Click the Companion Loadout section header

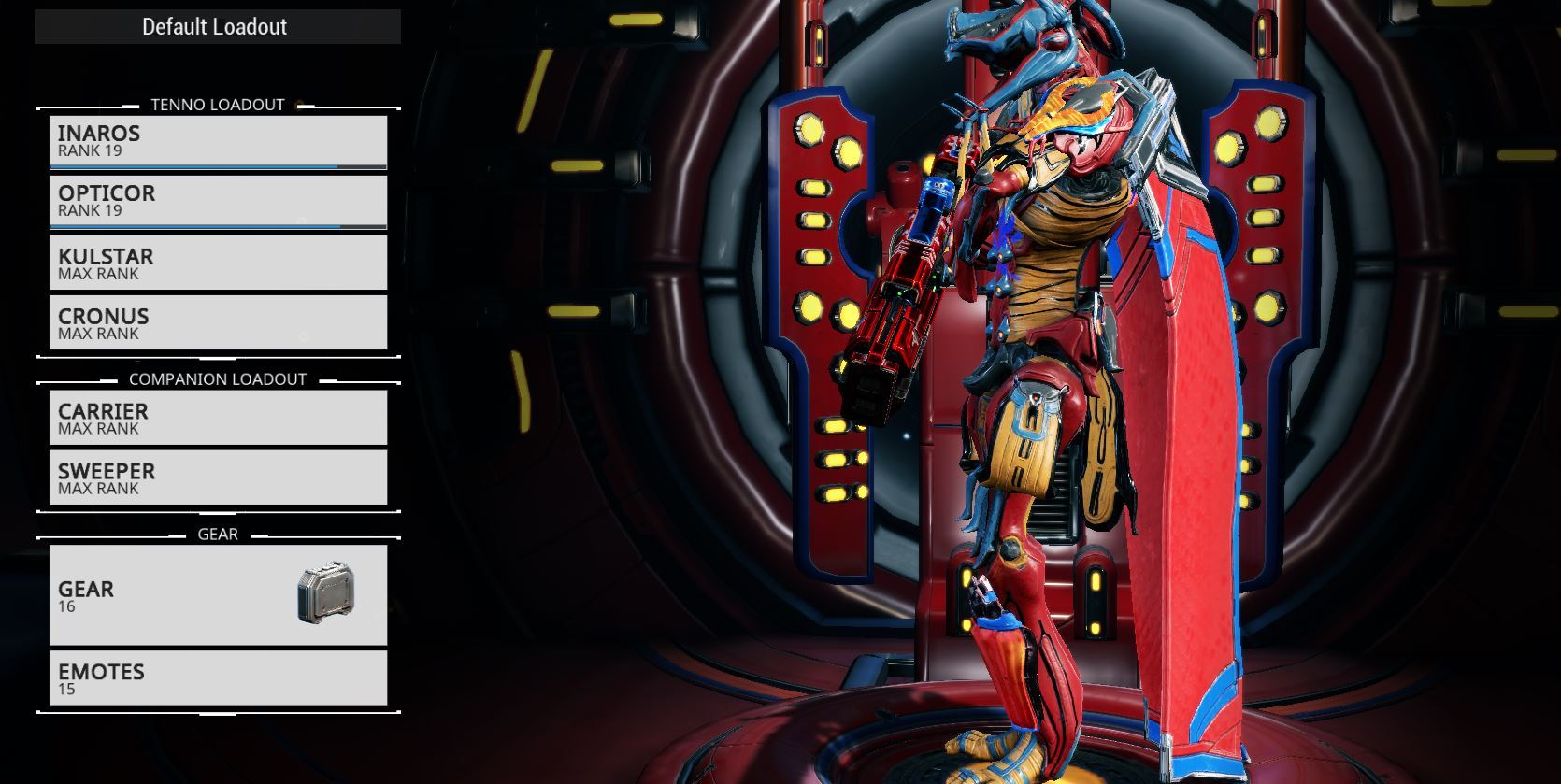(217, 379)
